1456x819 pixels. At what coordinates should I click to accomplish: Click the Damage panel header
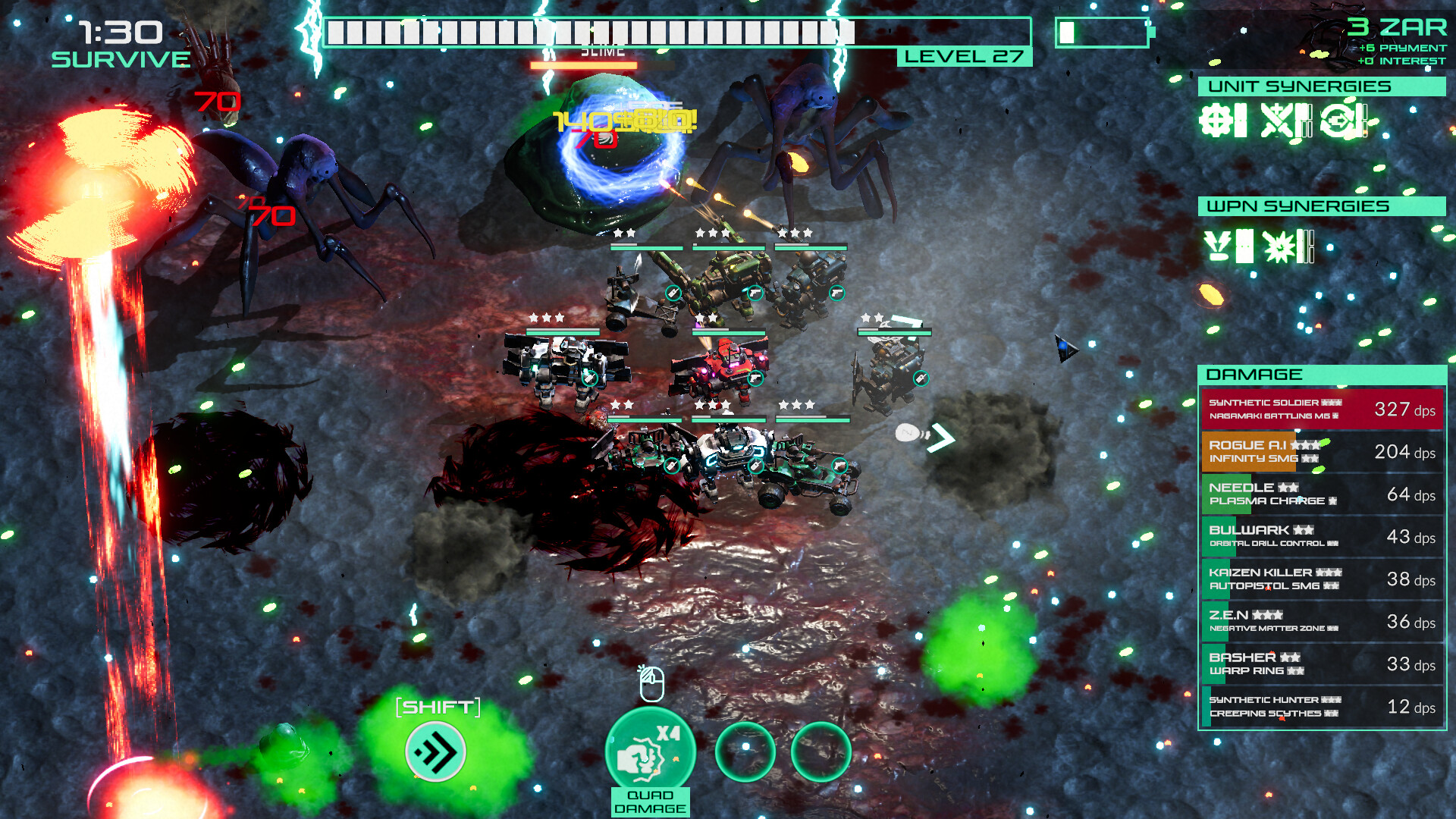[x=1322, y=375]
